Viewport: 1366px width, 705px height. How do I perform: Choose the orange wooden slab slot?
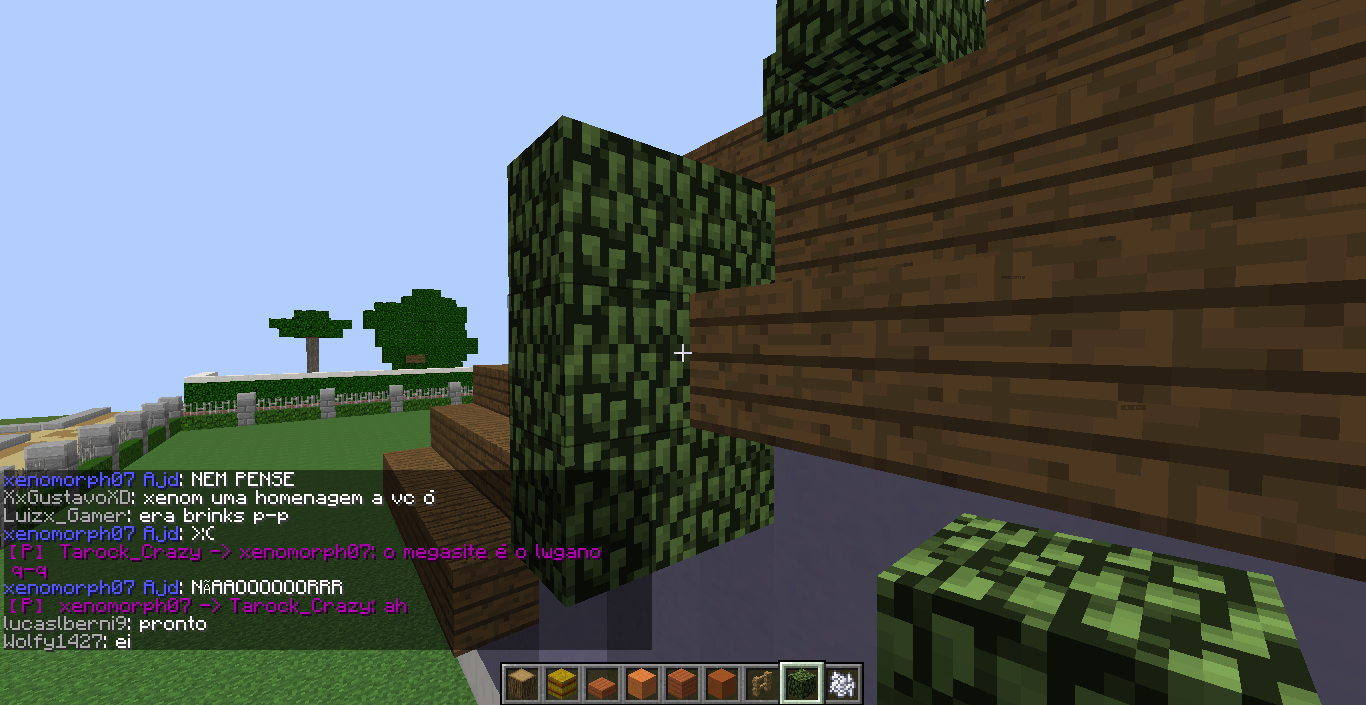tap(601, 685)
